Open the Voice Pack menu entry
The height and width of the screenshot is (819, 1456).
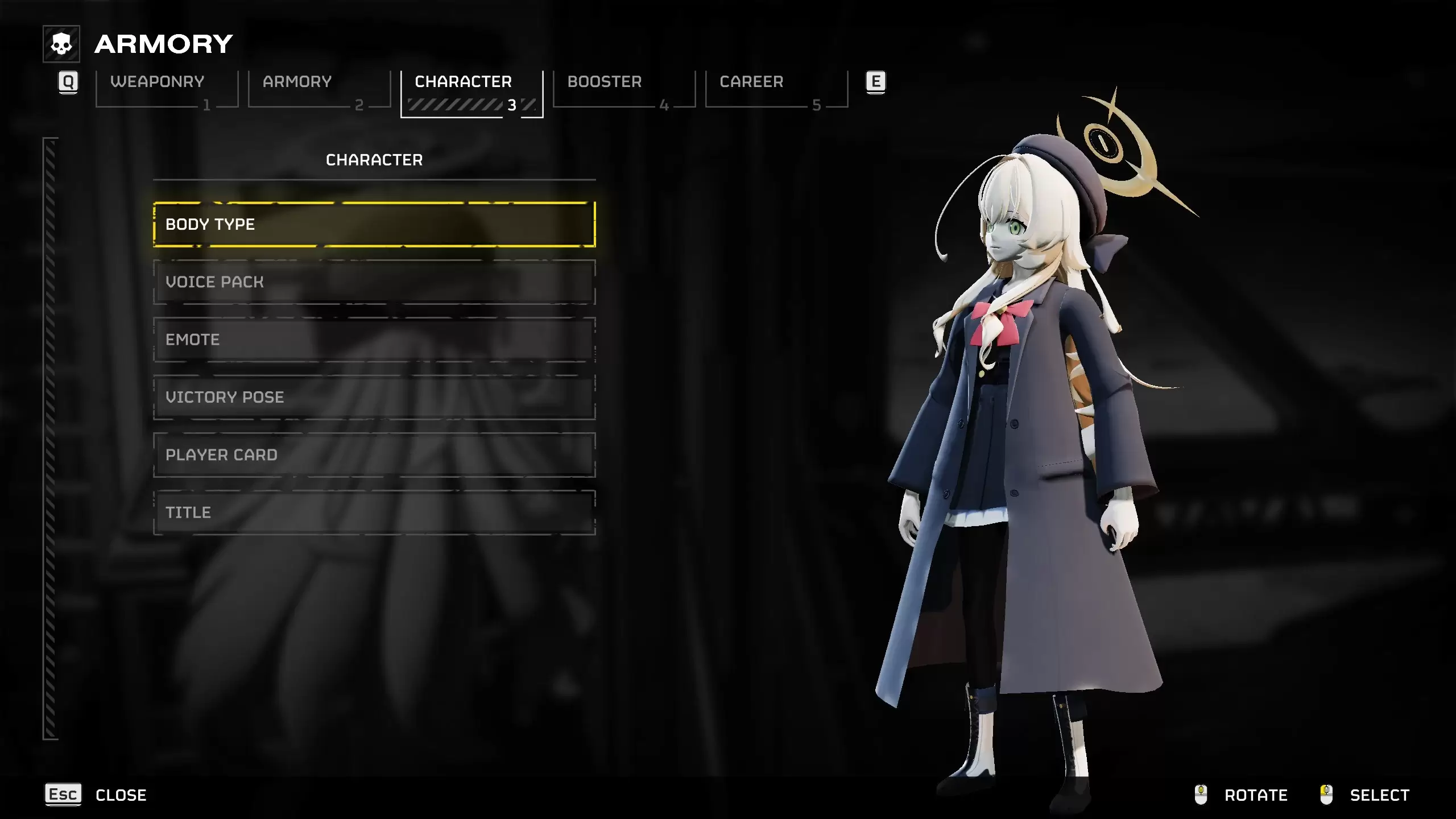point(374,282)
